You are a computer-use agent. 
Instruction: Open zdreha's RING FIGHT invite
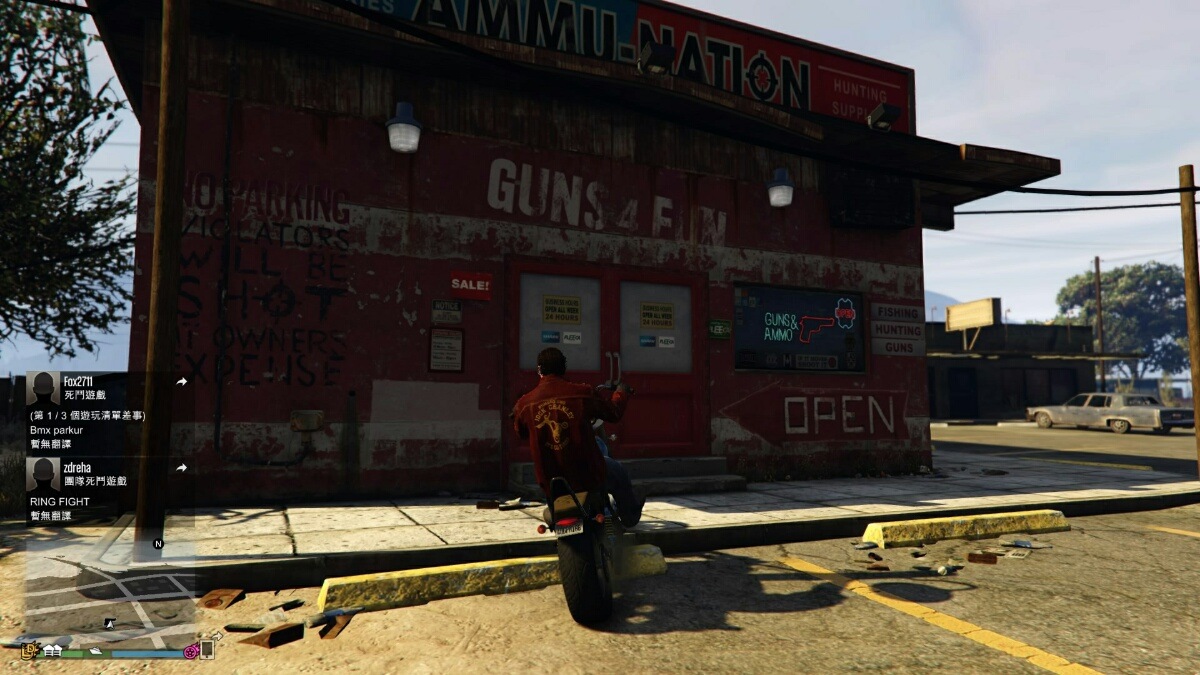(x=62, y=503)
